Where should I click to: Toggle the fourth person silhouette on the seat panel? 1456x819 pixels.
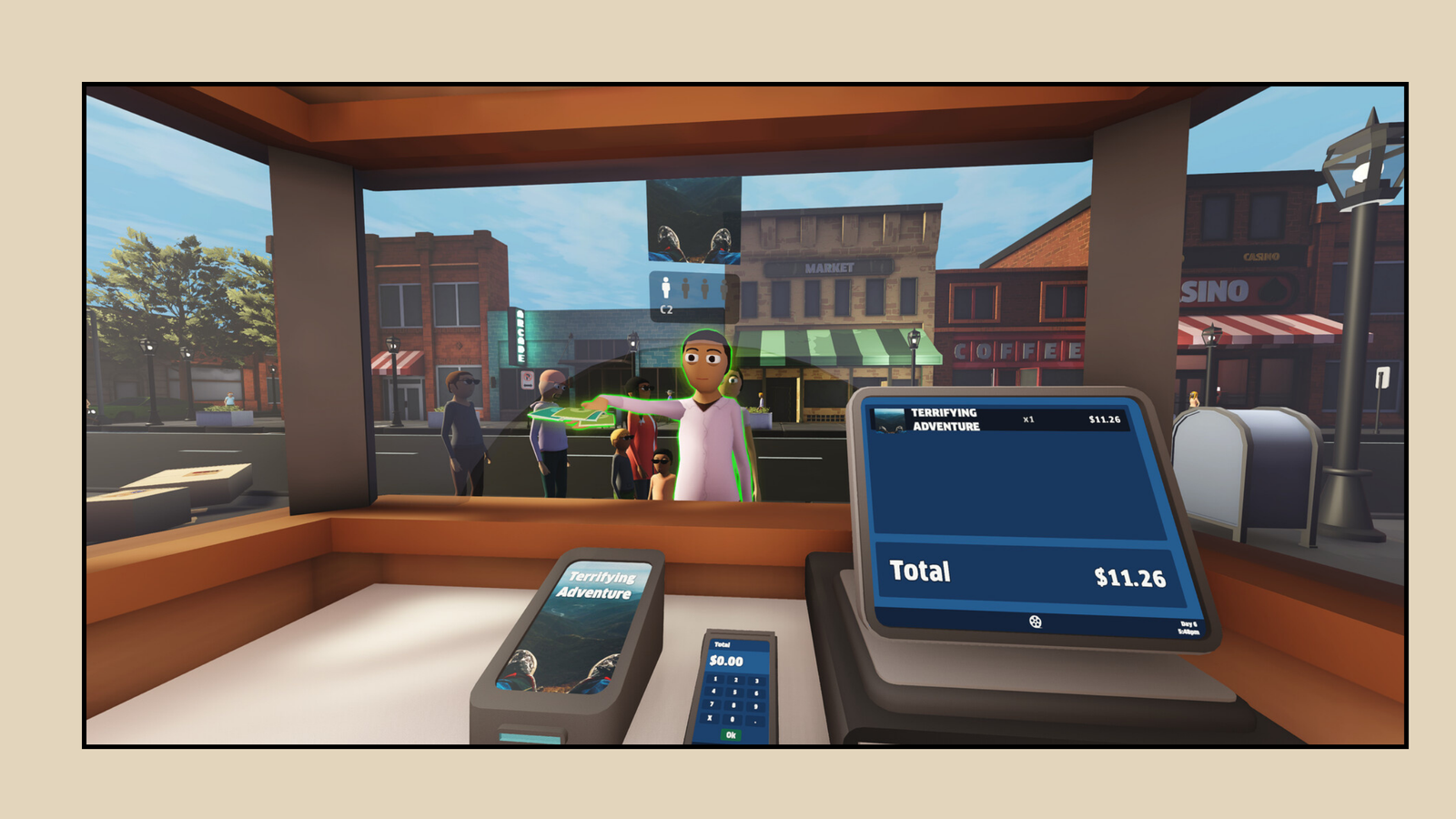pyautogui.click(x=724, y=287)
